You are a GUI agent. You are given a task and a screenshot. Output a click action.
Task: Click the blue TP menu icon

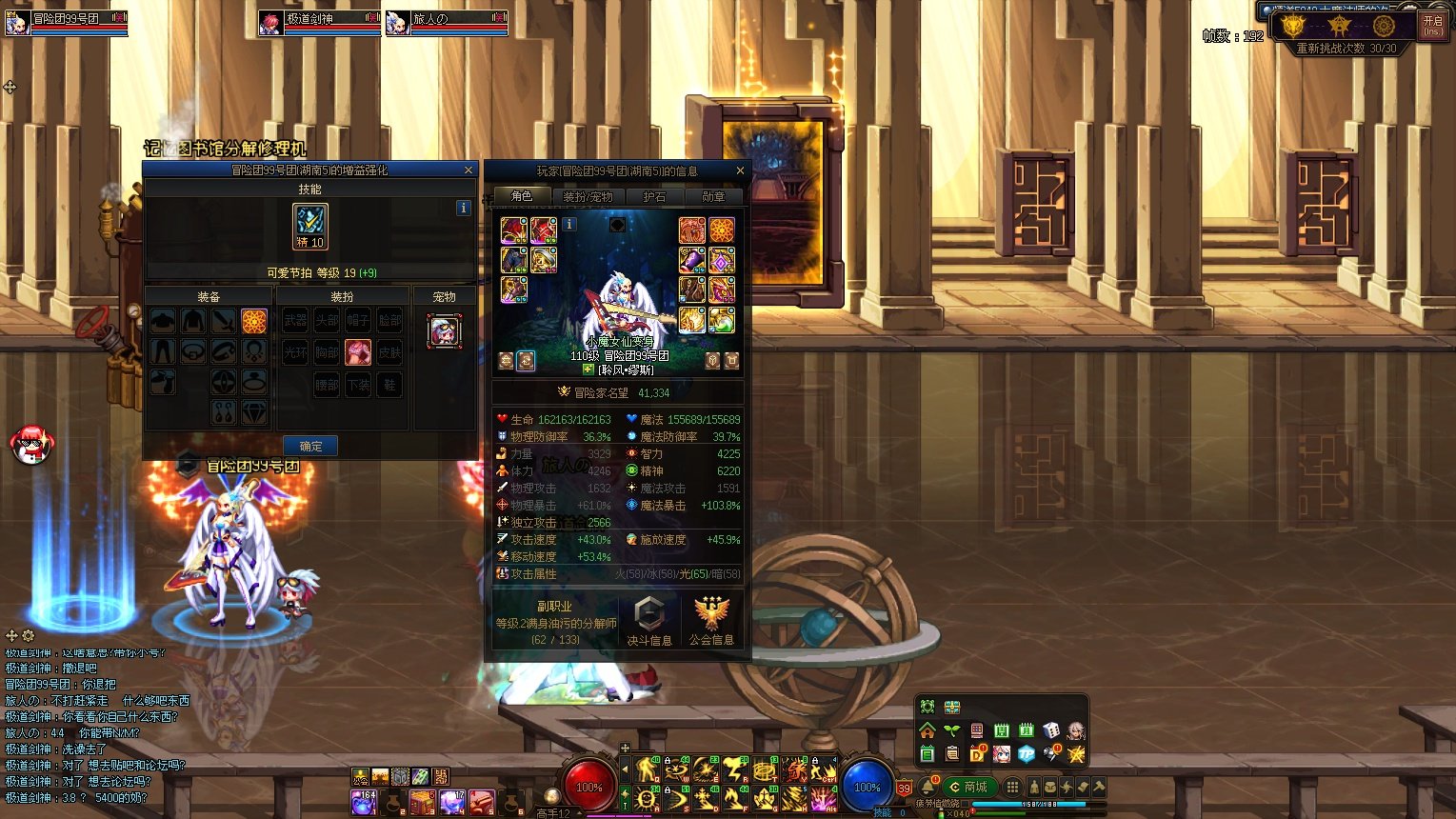1027,754
